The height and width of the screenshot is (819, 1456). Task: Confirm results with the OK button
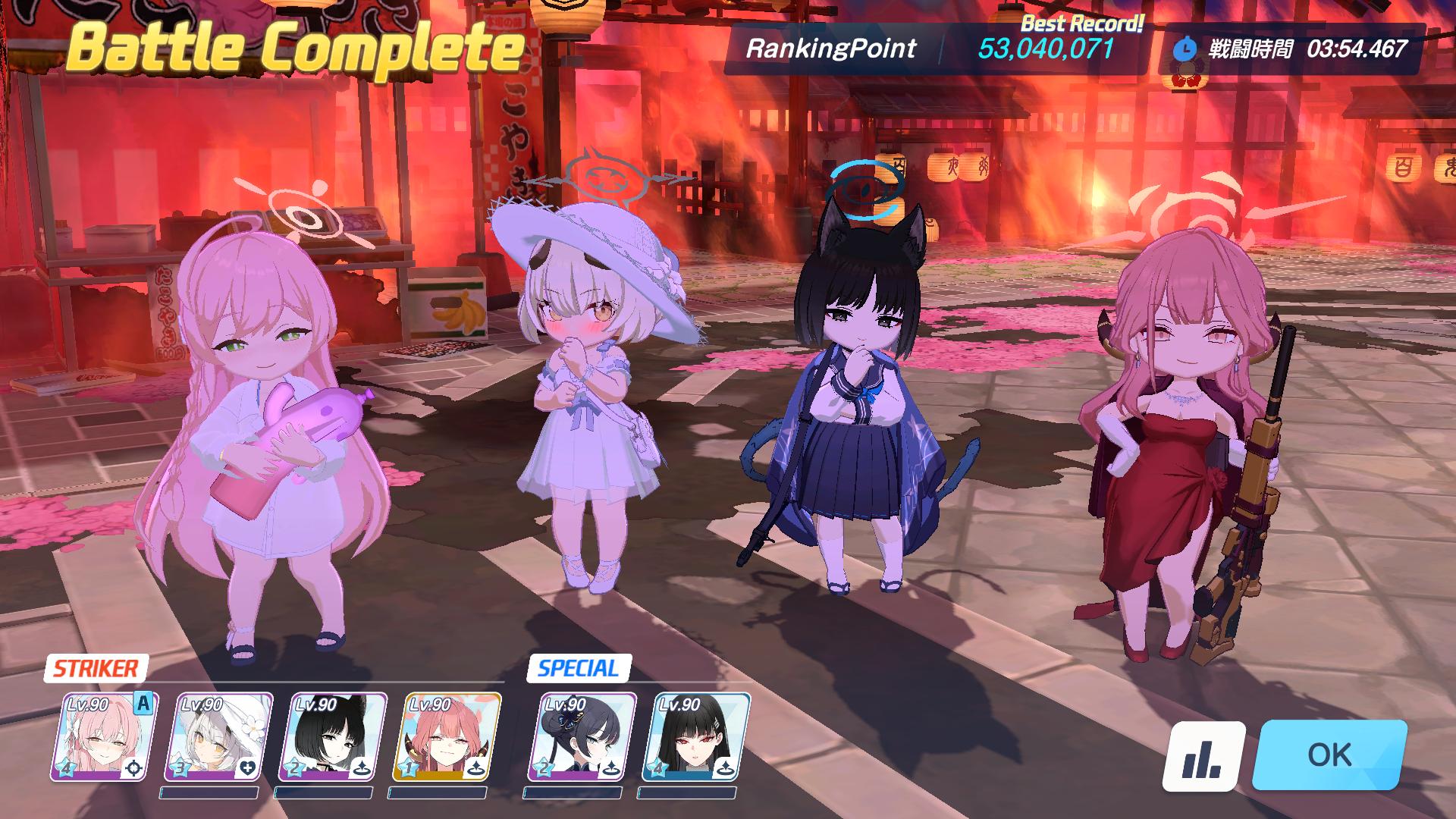1329,755
